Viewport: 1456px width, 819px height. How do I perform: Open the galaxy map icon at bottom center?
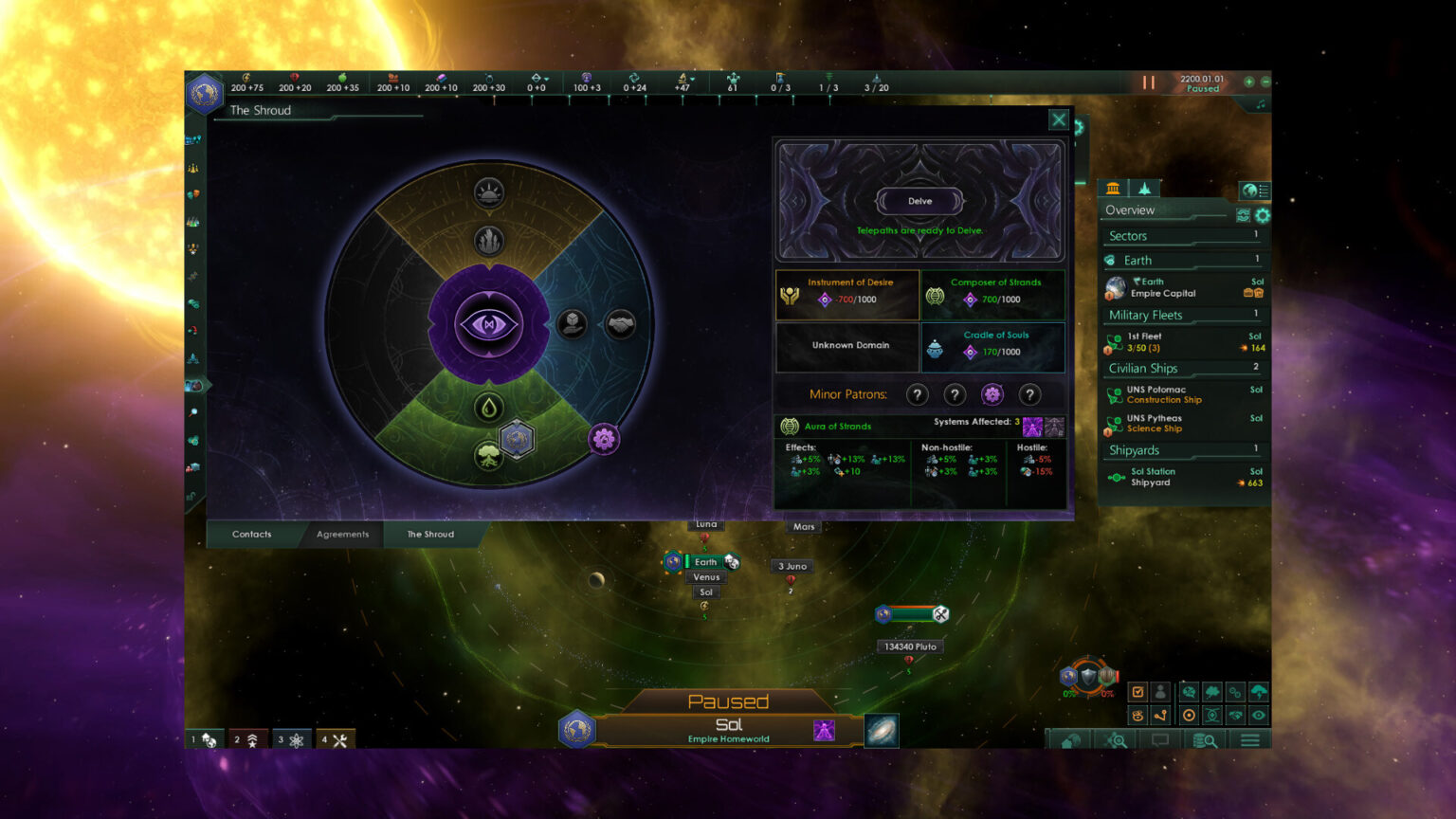882,732
